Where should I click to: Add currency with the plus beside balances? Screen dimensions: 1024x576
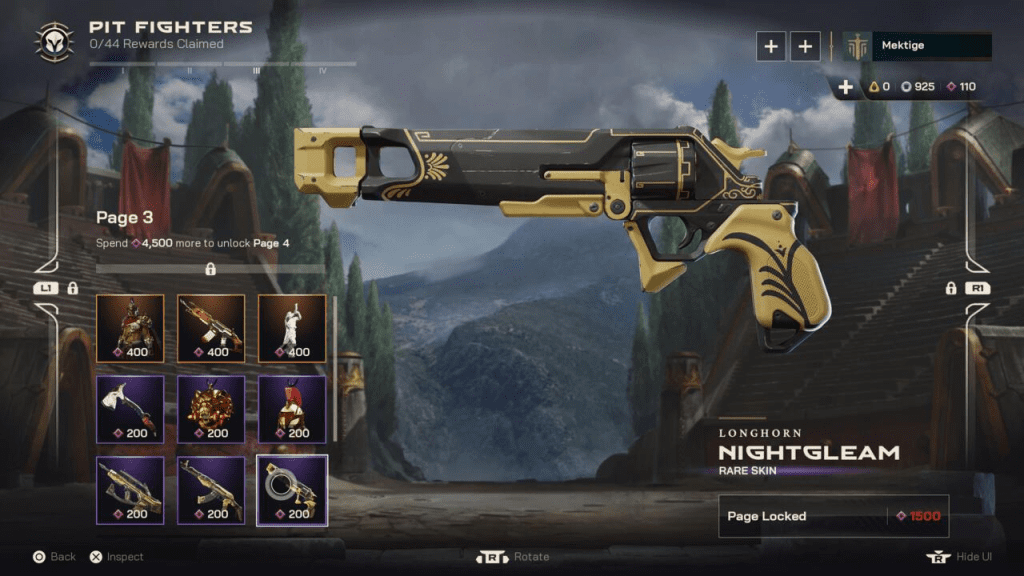[846, 87]
